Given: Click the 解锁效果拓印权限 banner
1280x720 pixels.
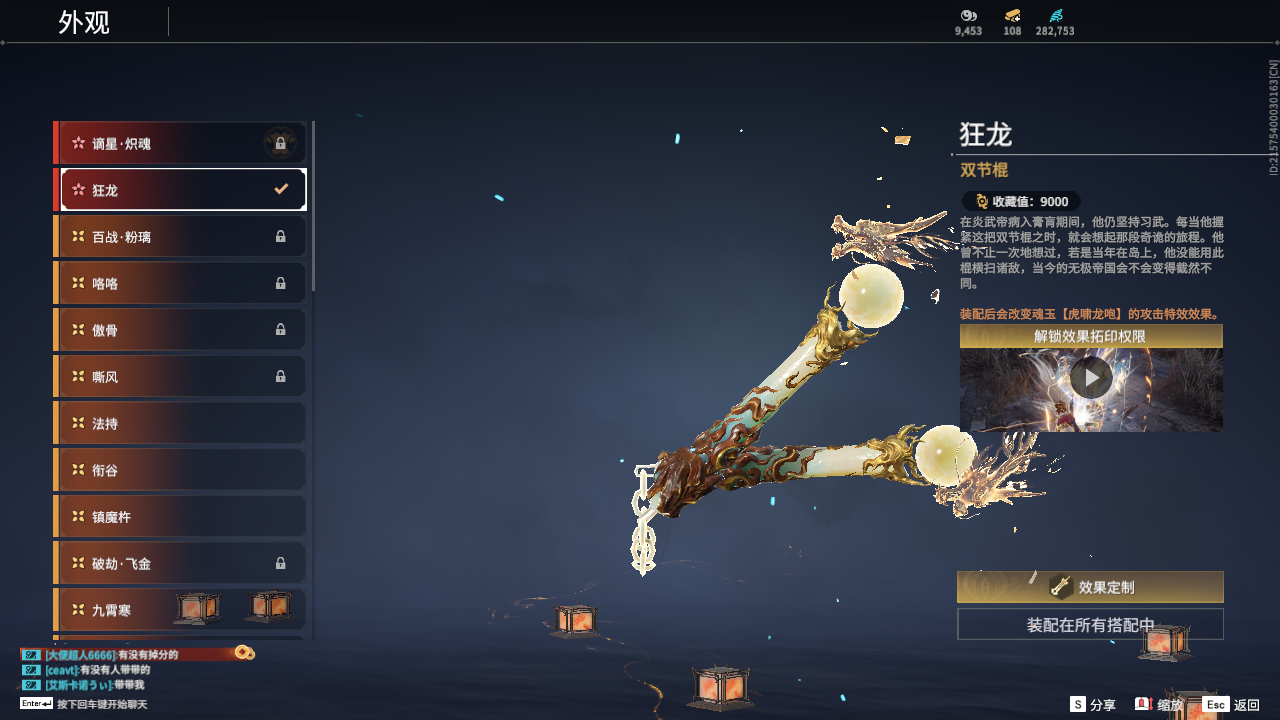Looking at the screenshot, I should [1091, 336].
